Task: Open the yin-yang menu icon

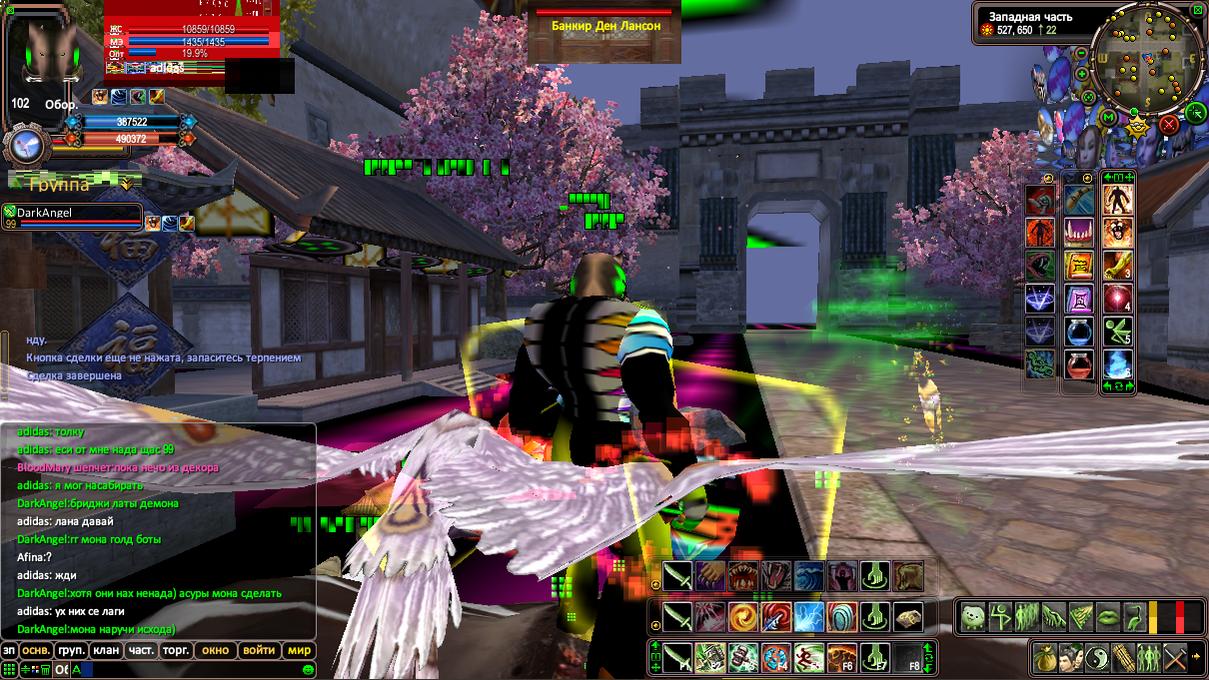Action: [x=1099, y=658]
